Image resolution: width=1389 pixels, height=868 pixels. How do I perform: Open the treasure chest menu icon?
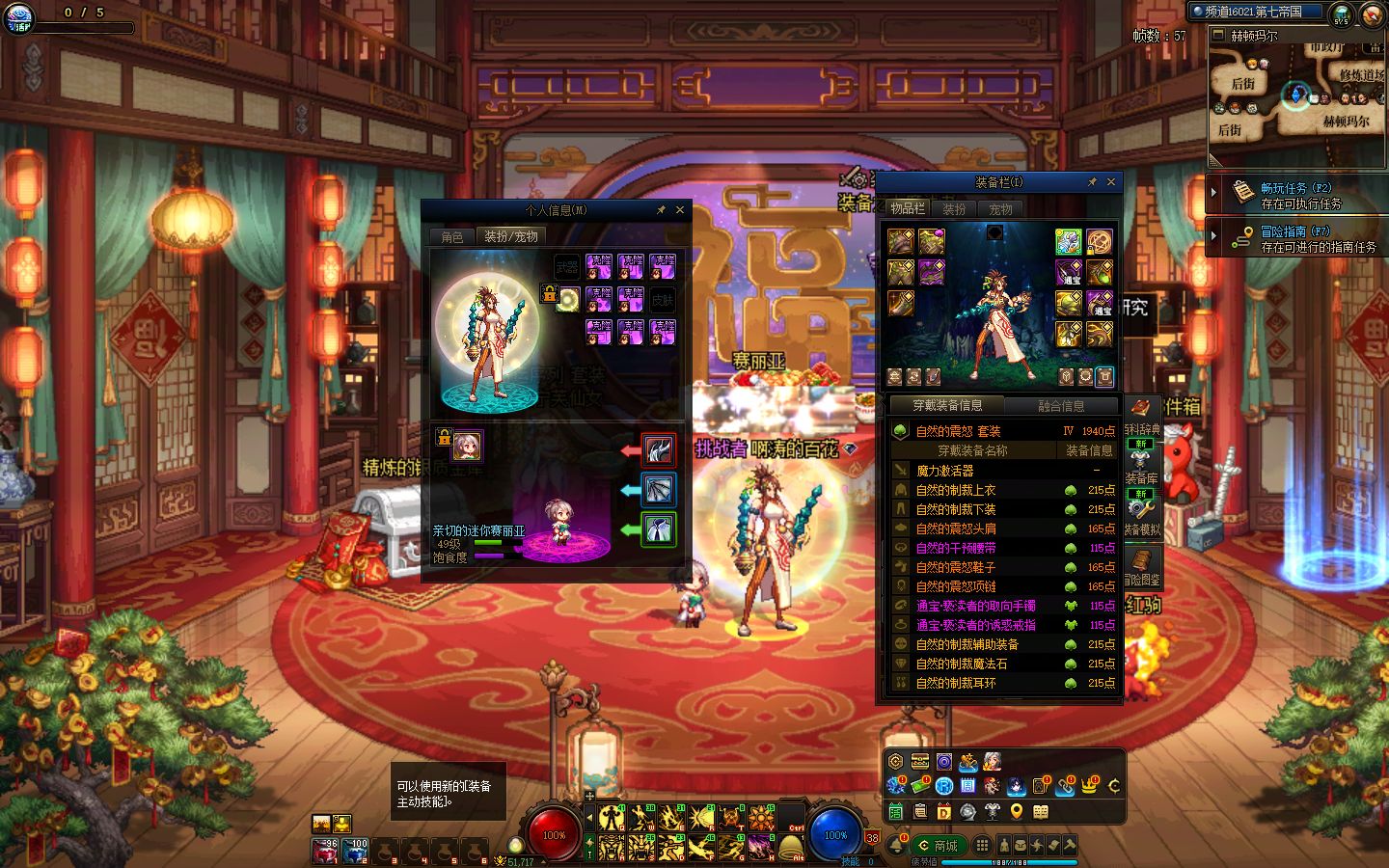point(920,762)
